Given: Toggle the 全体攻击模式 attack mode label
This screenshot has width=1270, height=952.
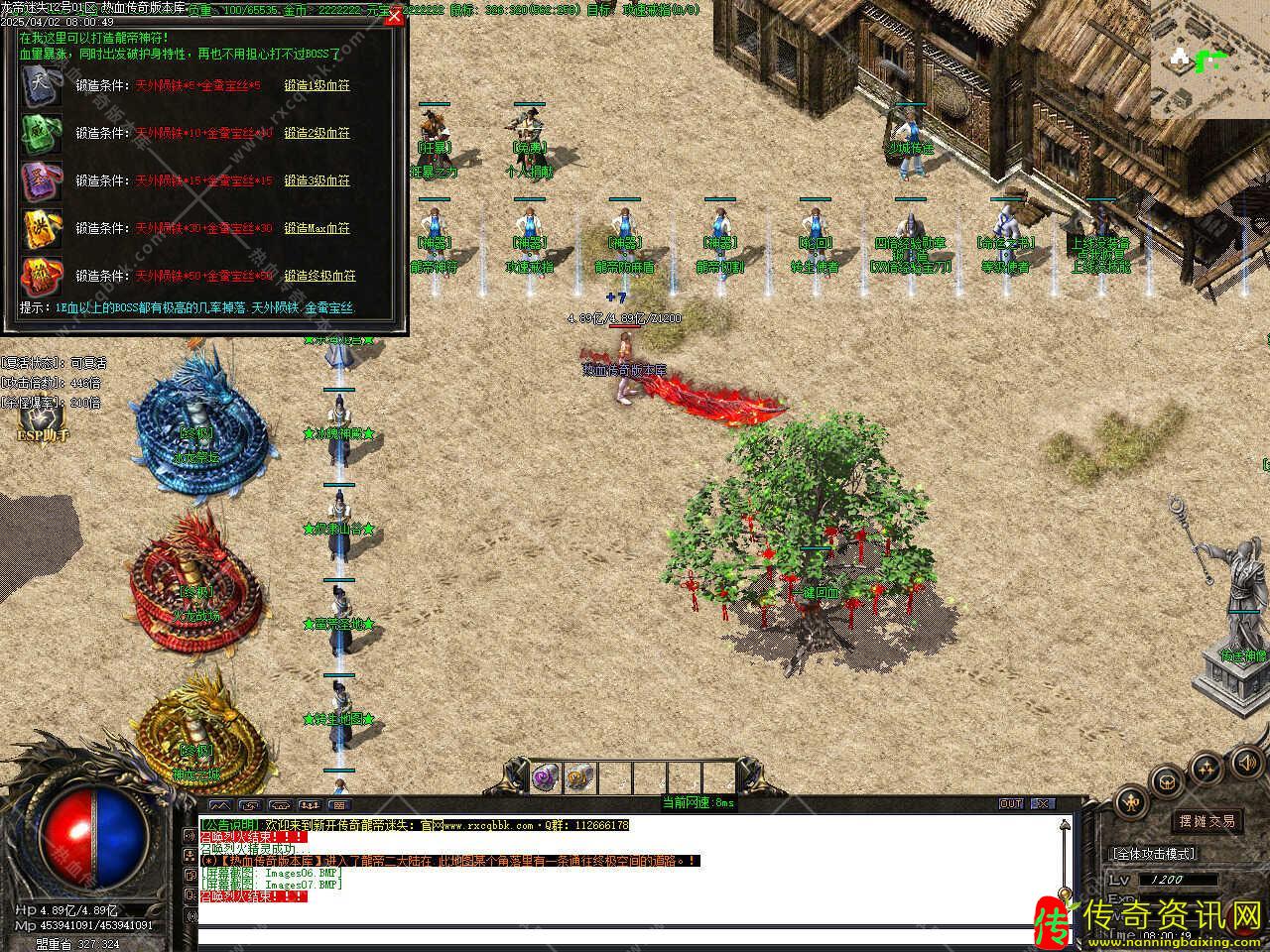Looking at the screenshot, I should click(1153, 853).
